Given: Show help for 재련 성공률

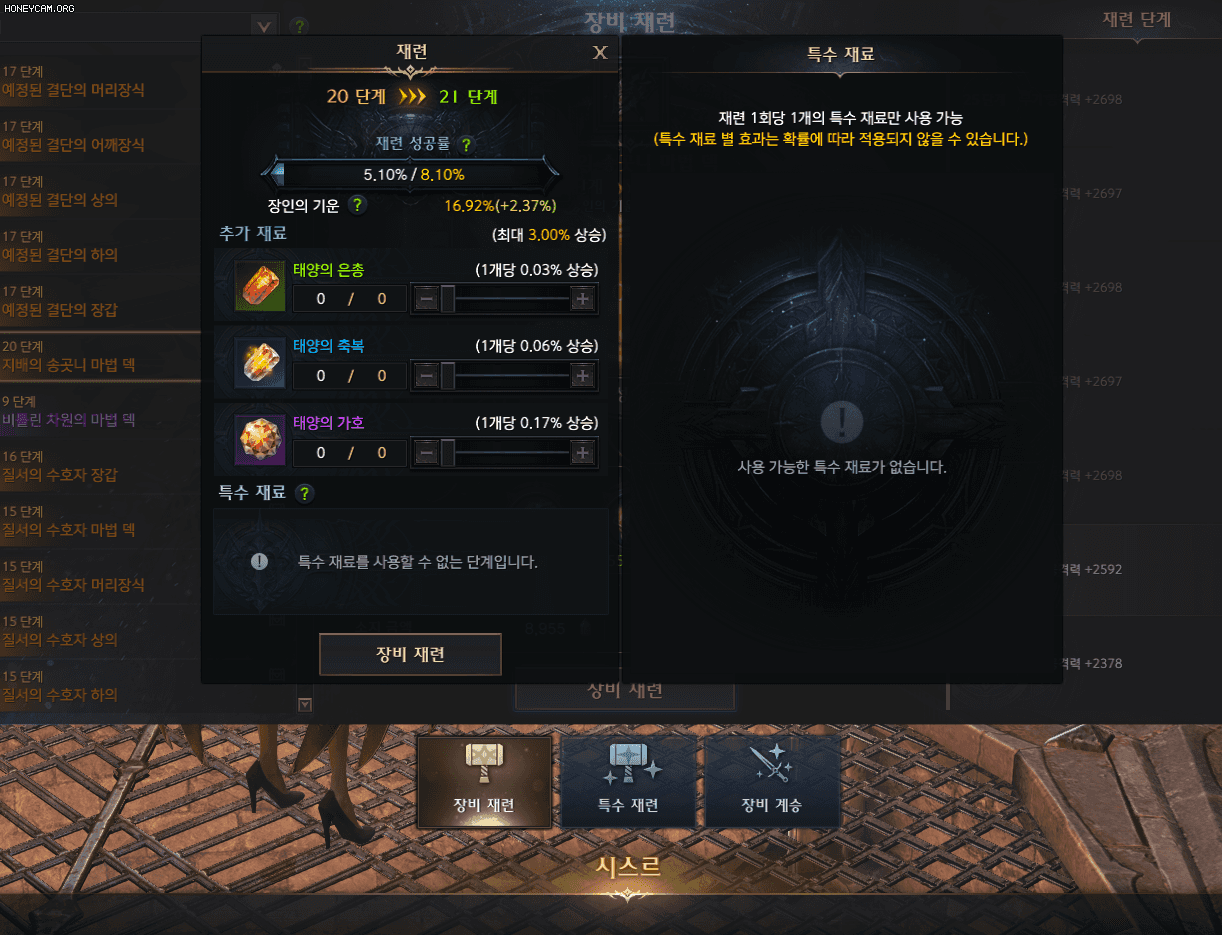Looking at the screenshot, I should [466, 144].
